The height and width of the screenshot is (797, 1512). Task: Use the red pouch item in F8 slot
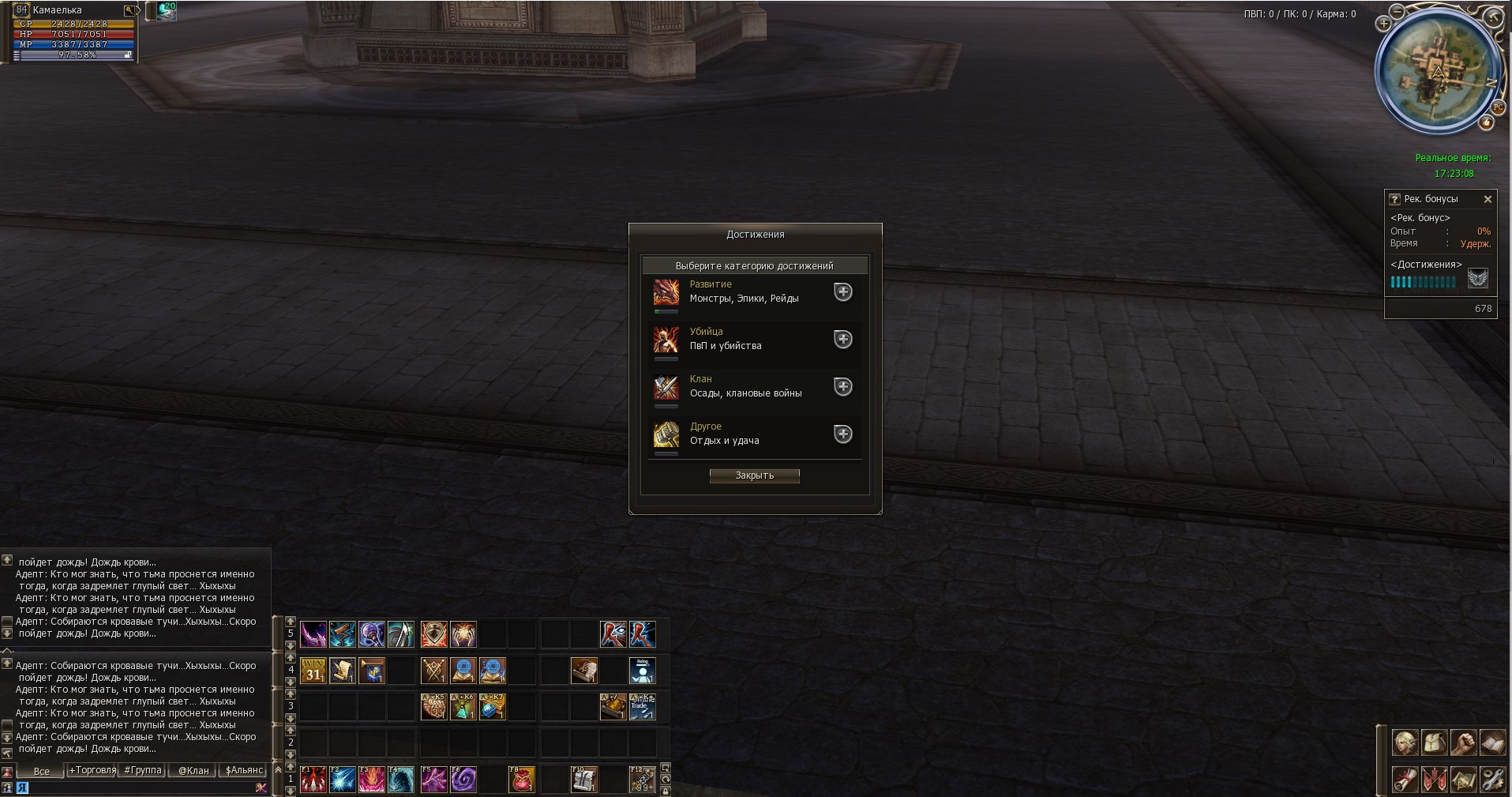[522, 780]
